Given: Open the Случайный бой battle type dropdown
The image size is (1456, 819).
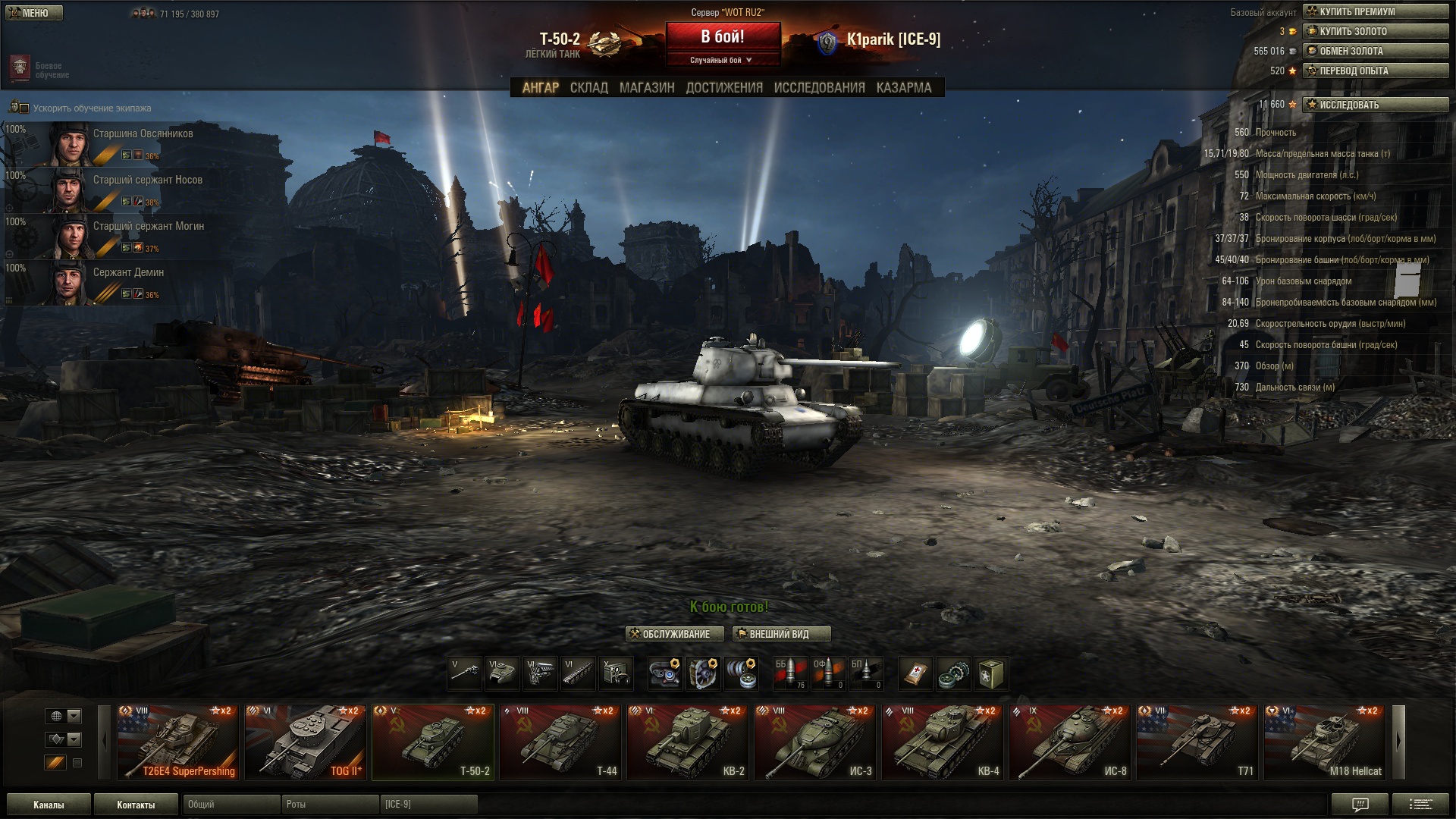Looking at the screenshot, I should [x=722, y=60].
